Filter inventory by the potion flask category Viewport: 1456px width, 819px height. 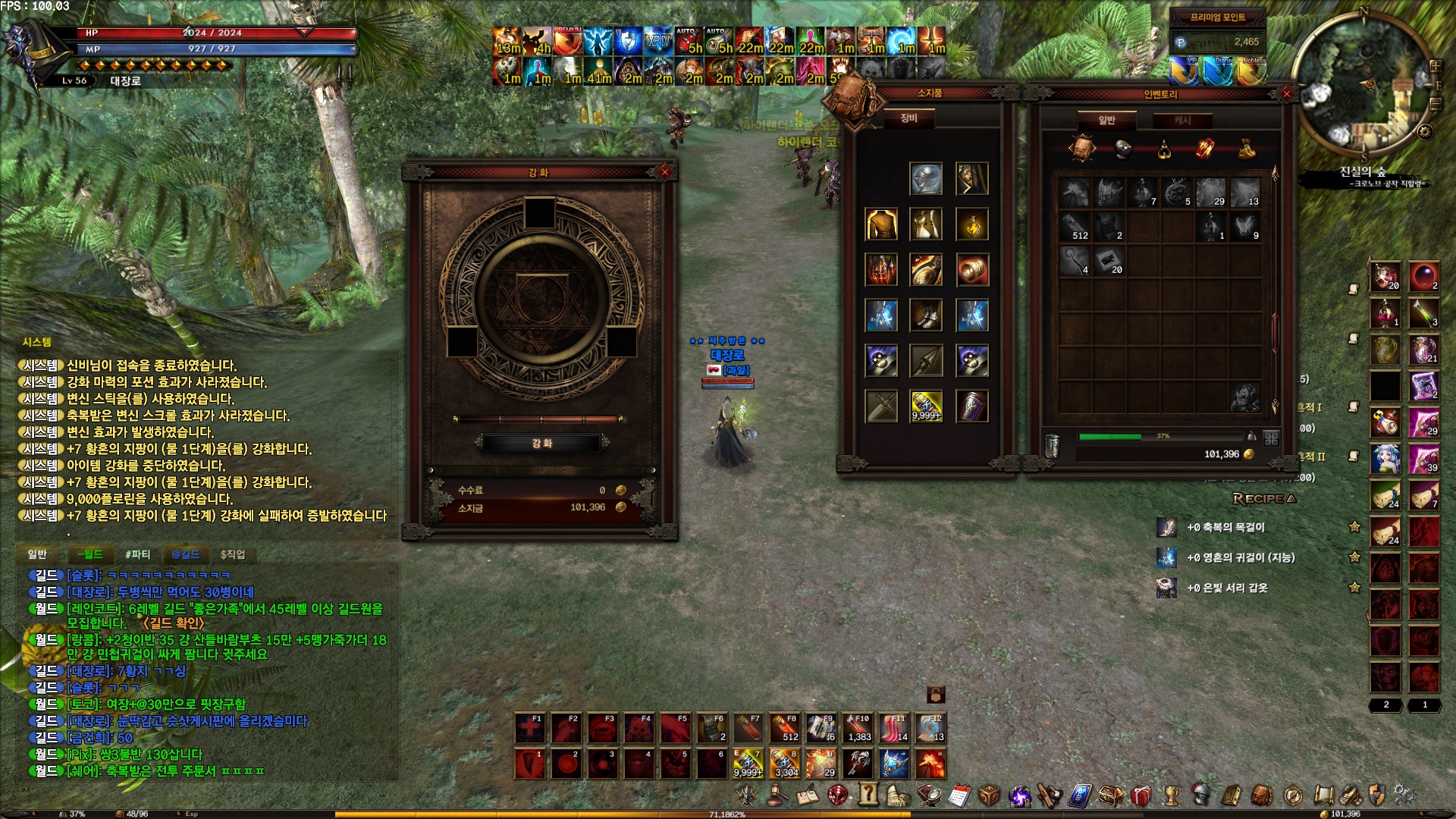1164,149
